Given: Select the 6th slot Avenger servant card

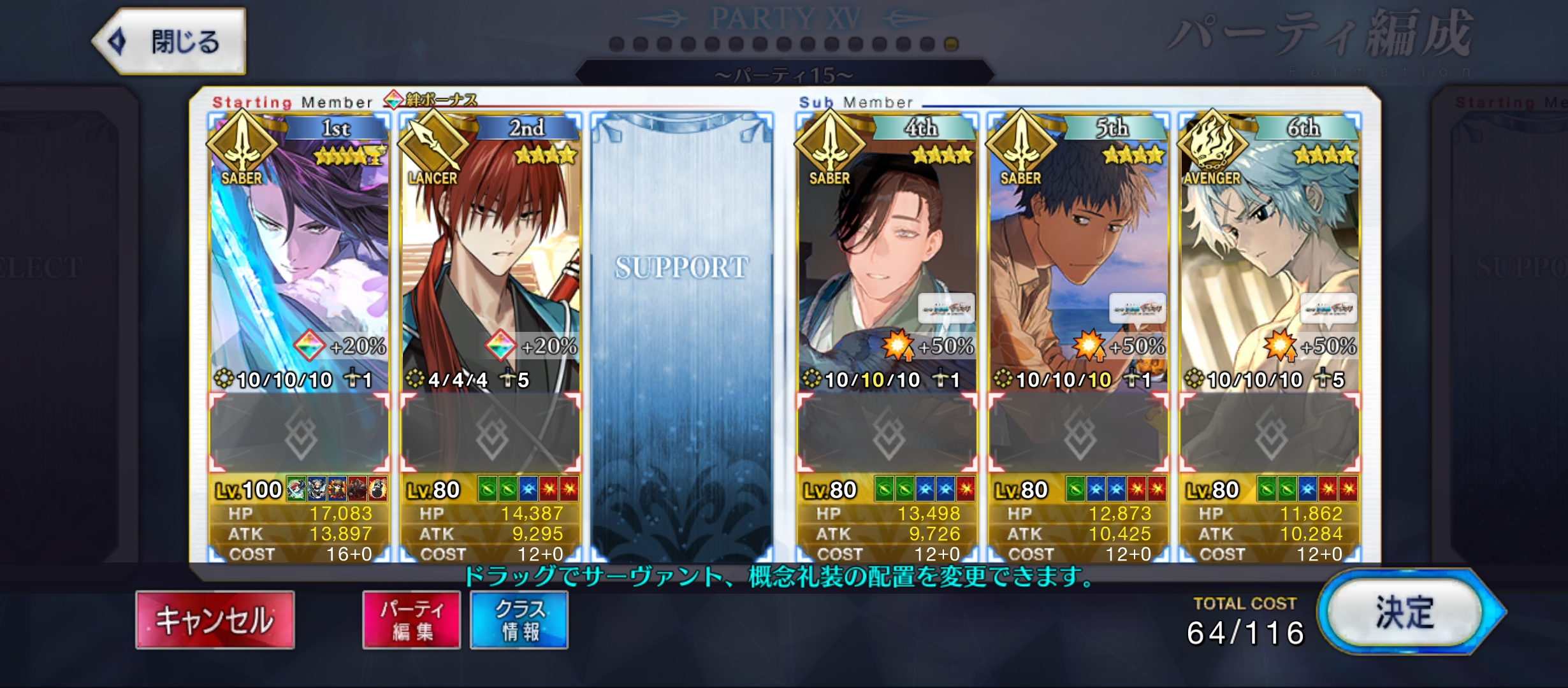Looking at the screenshot, I should pyautogui.click(x=1270, y=255).
